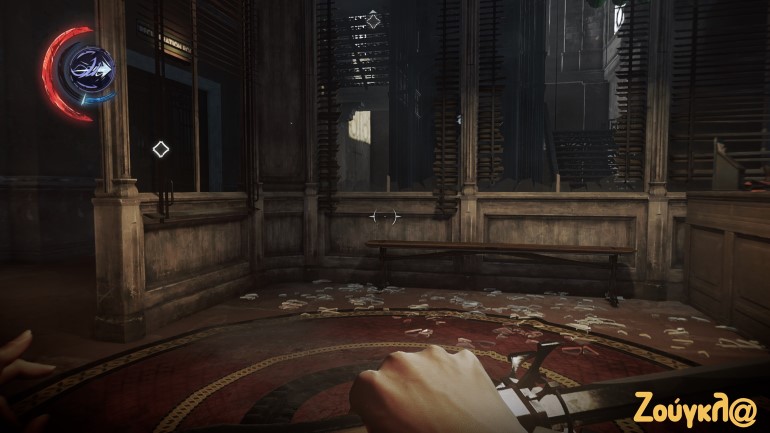Click the diamond objective marker beside the dark doorway
The image size is (770, 433).
160,150
